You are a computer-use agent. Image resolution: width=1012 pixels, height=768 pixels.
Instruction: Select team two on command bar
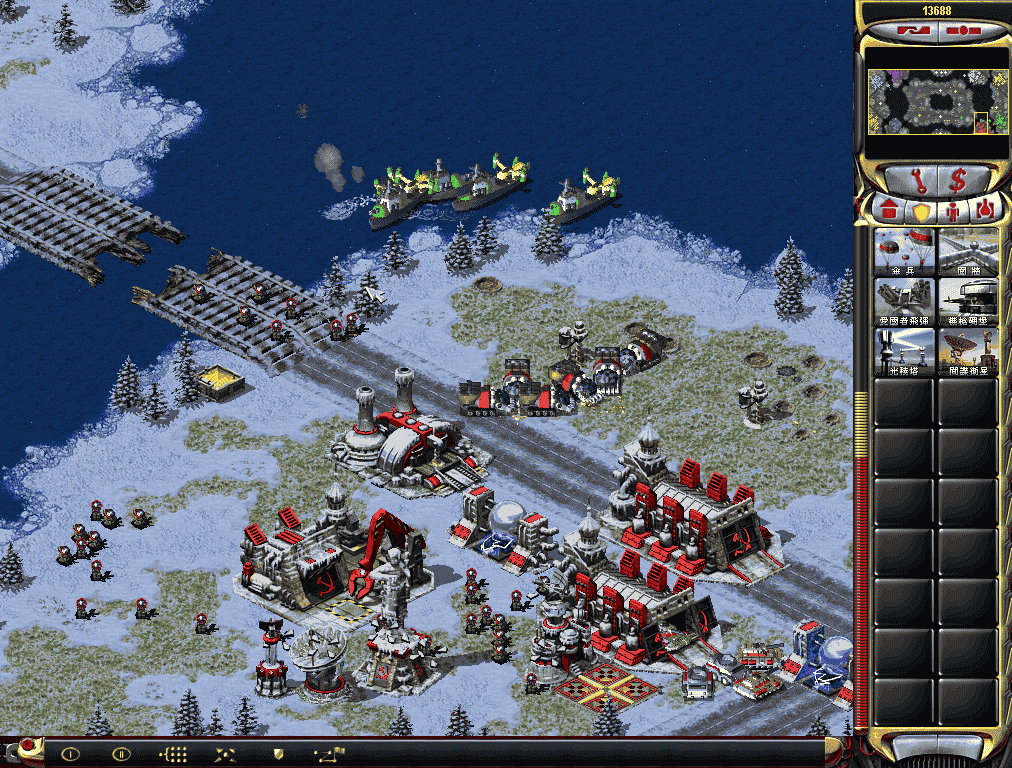coord(121,754)
